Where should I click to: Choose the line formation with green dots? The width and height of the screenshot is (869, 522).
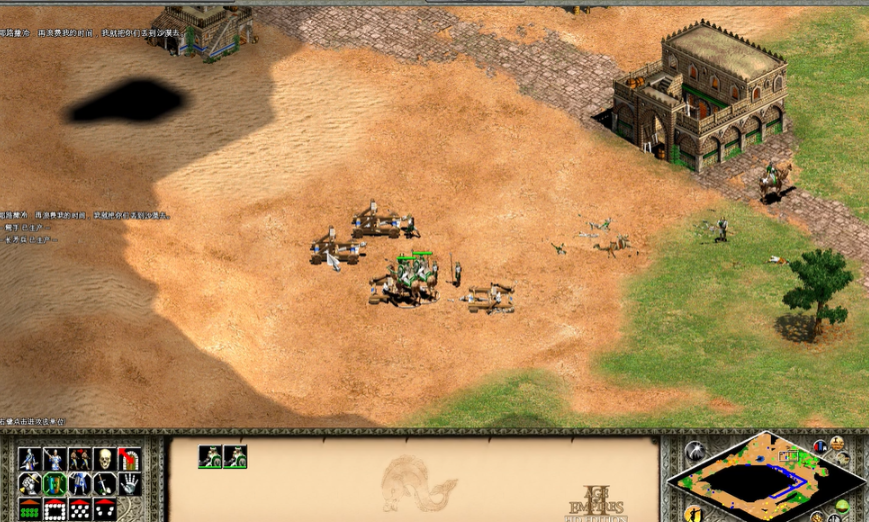click(x=30, y=509)
